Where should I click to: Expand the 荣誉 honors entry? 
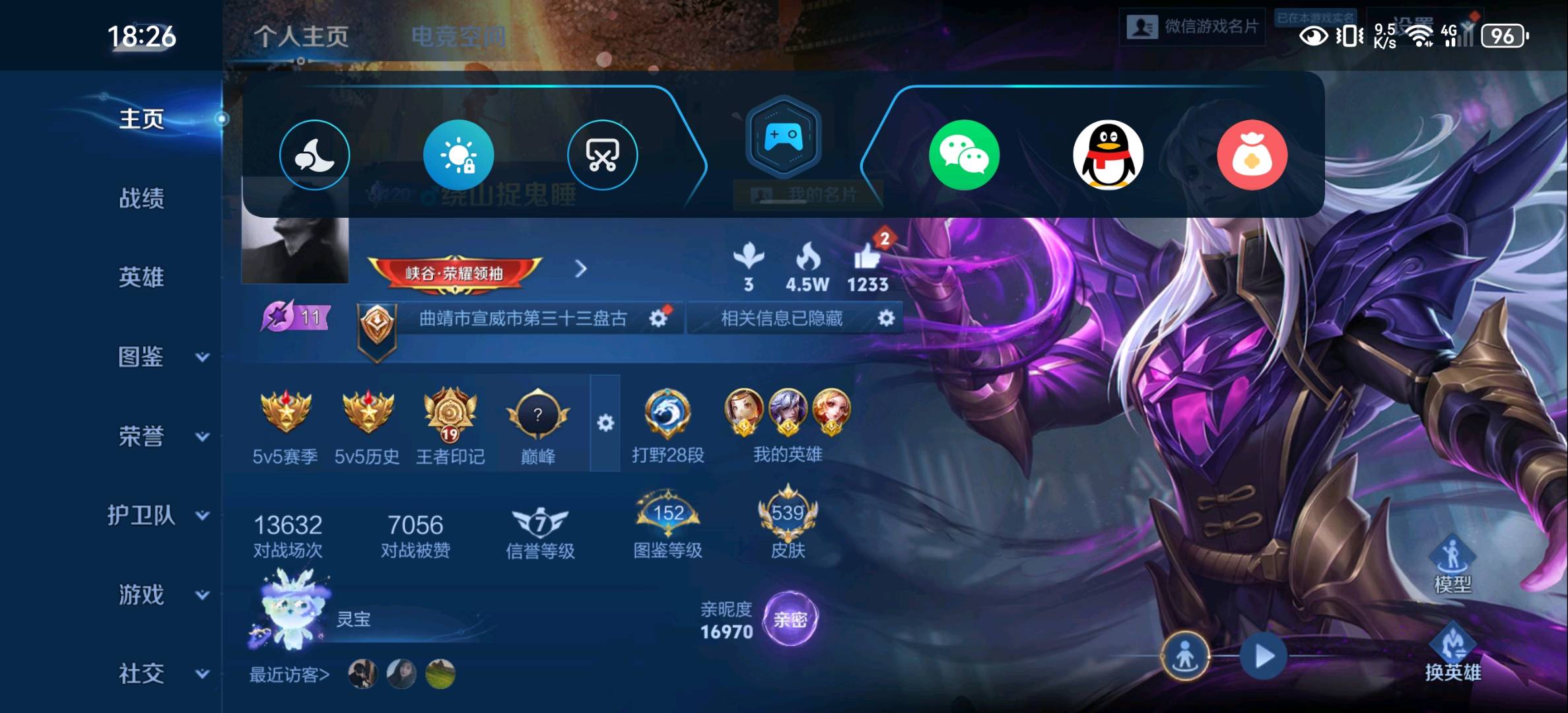(158, 436)
